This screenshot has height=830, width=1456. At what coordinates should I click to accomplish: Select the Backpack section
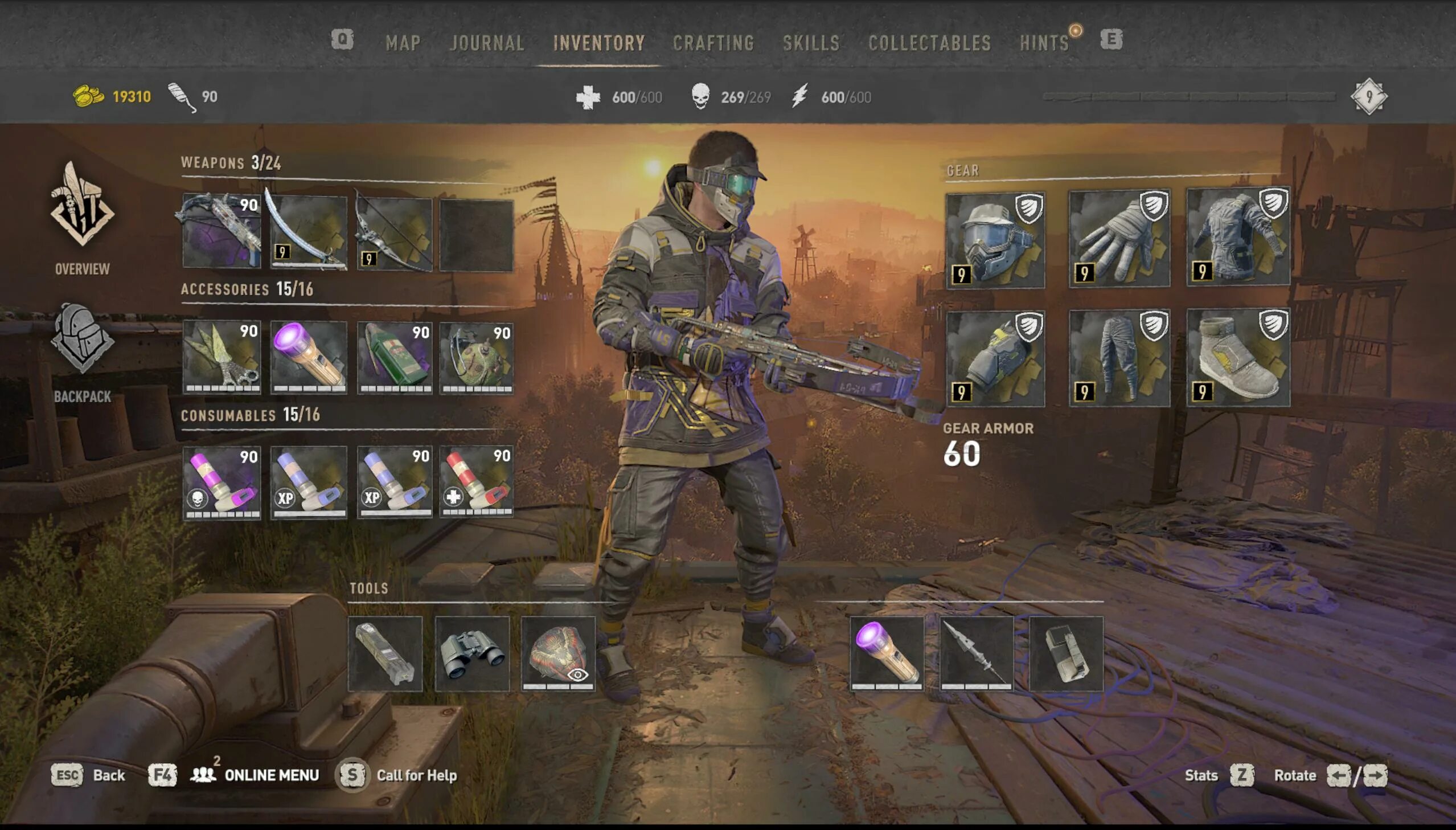point(83,353)
